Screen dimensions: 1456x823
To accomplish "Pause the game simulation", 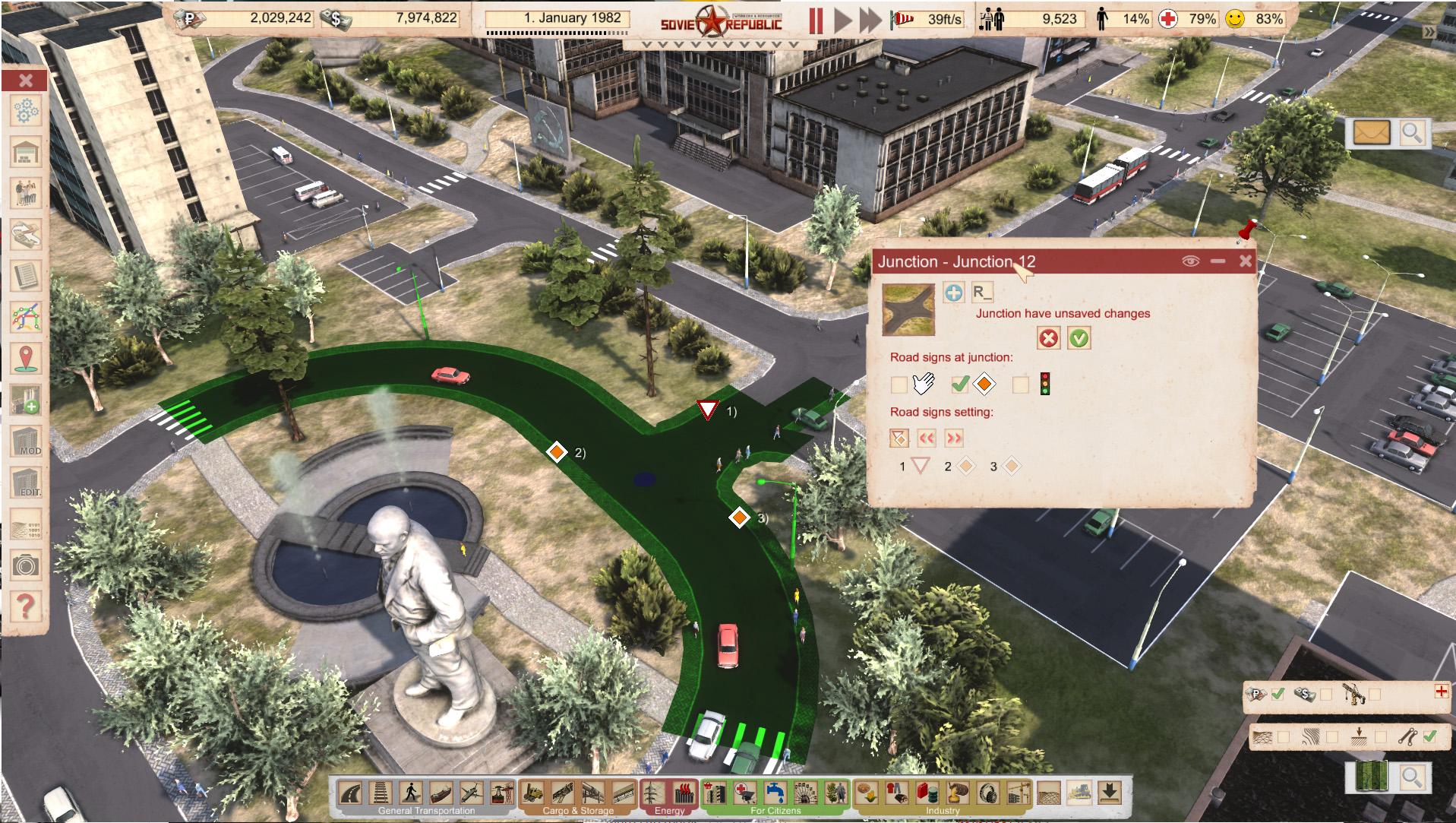I will pos(816,20).
